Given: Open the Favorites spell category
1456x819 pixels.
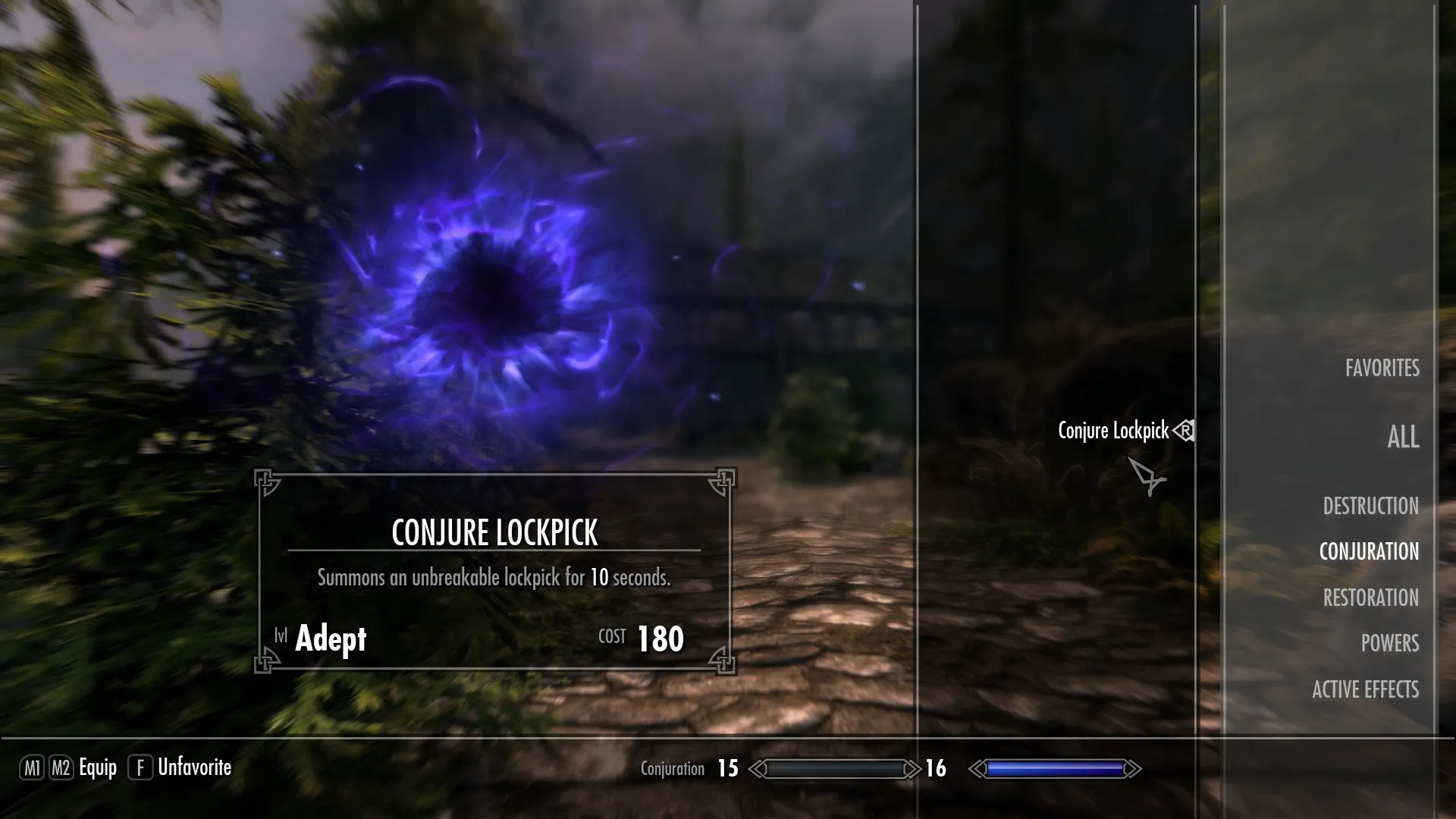Looking at the screenshot, I should [x=1382, y=369].
